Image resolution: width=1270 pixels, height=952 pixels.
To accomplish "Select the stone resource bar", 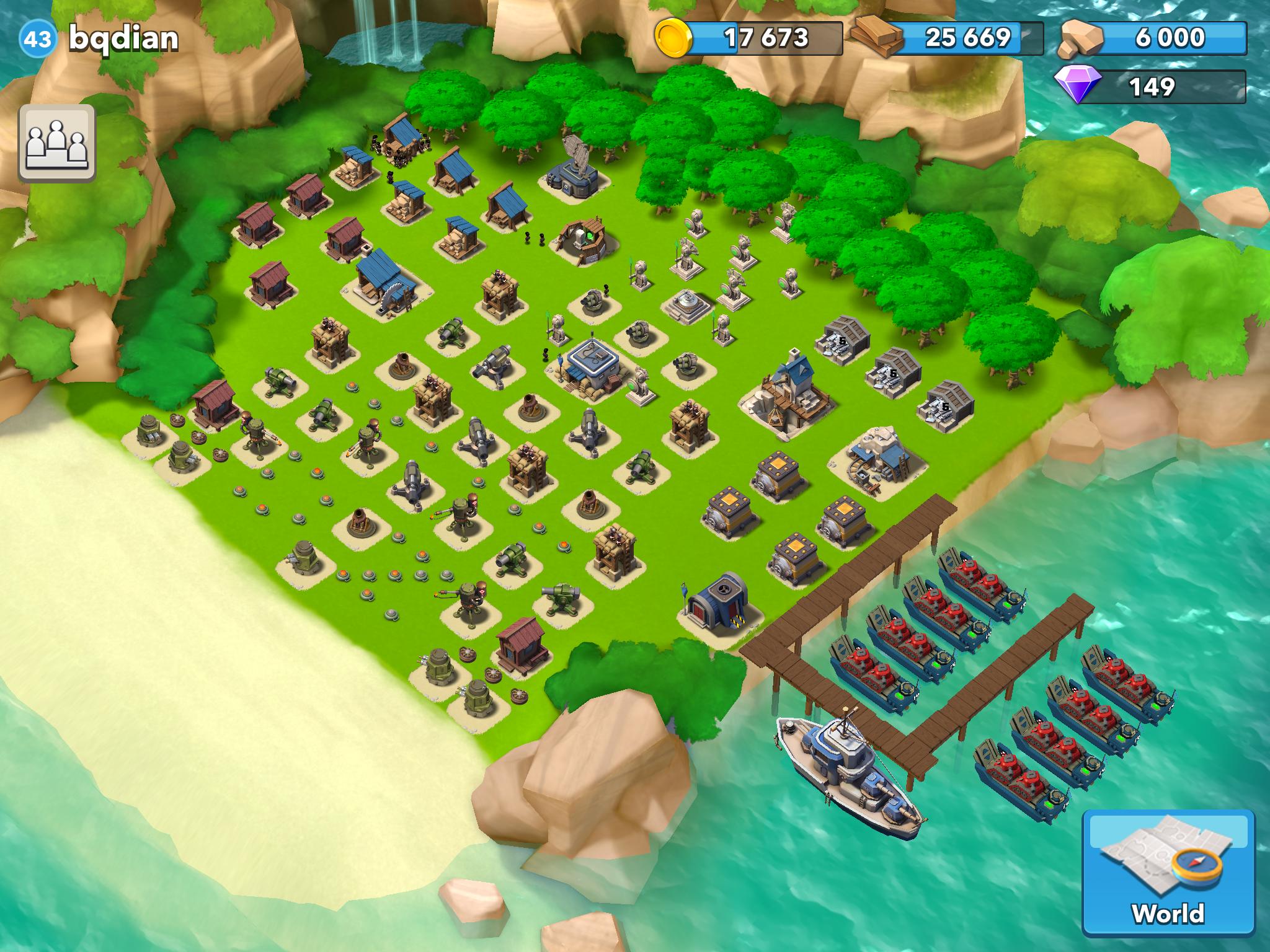I will (x=1153, y=38).
